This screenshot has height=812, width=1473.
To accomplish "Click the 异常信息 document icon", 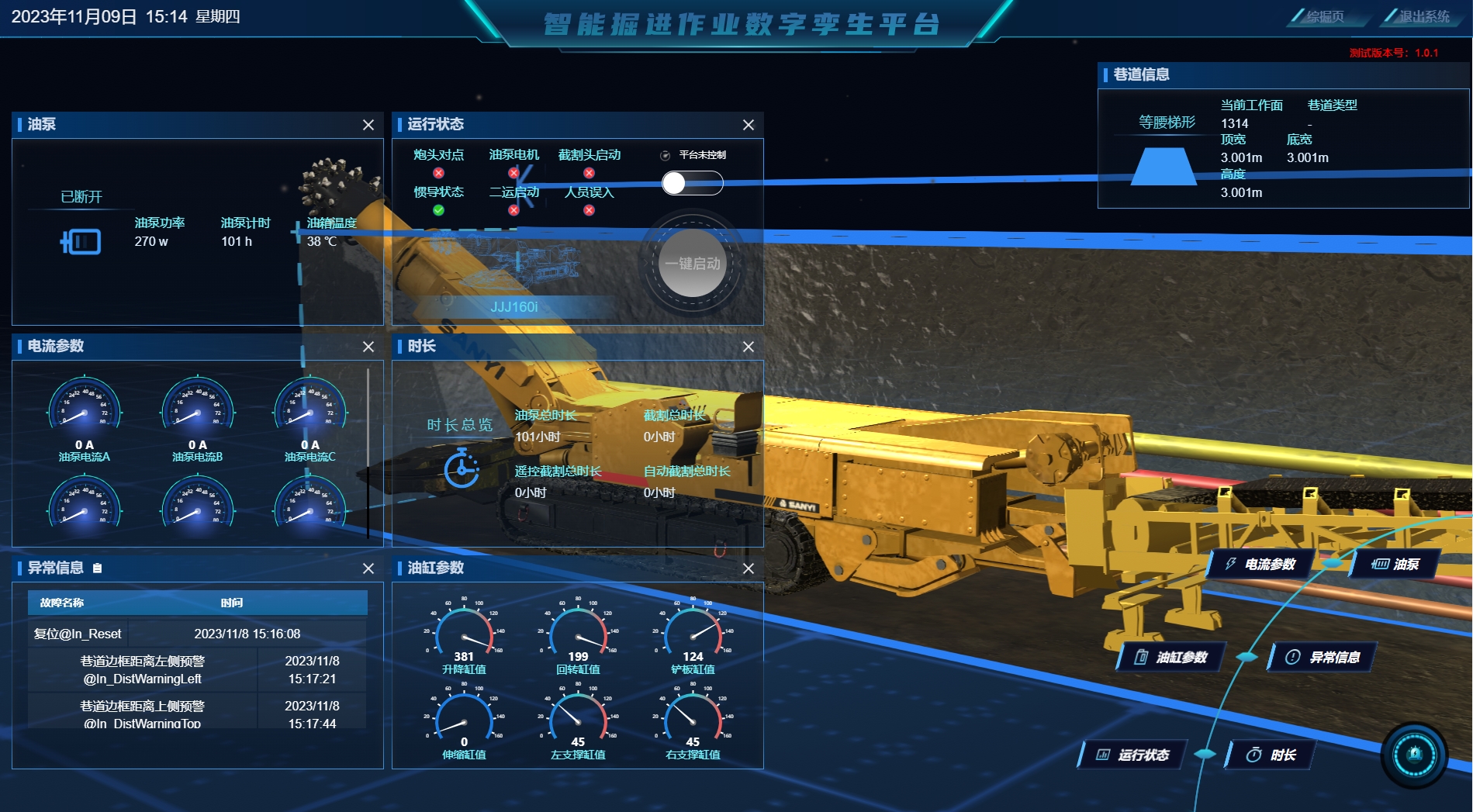I will [97, 568].
